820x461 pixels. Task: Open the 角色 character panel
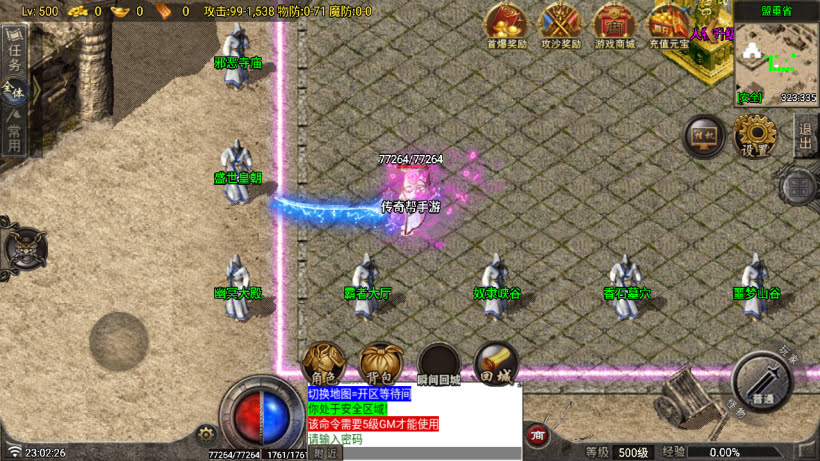(323, 362)
